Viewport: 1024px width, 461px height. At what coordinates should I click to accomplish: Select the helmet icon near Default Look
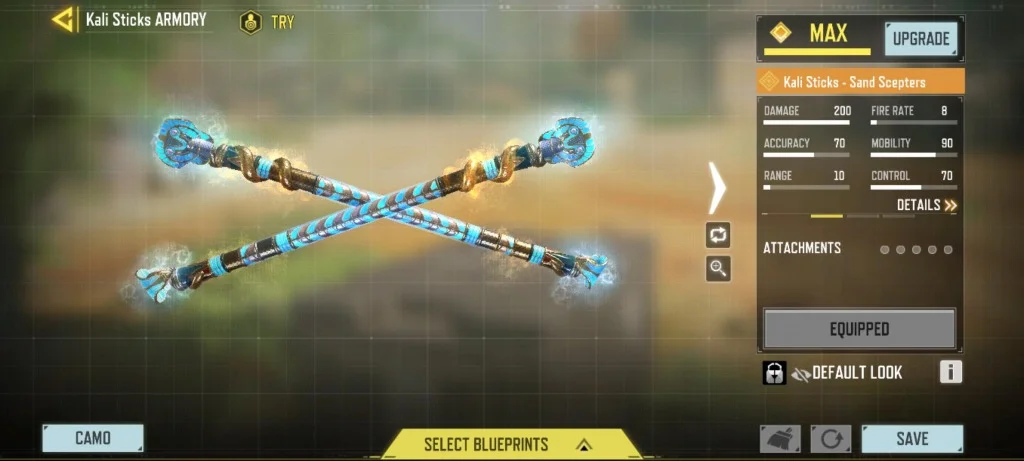click(774, 373)
